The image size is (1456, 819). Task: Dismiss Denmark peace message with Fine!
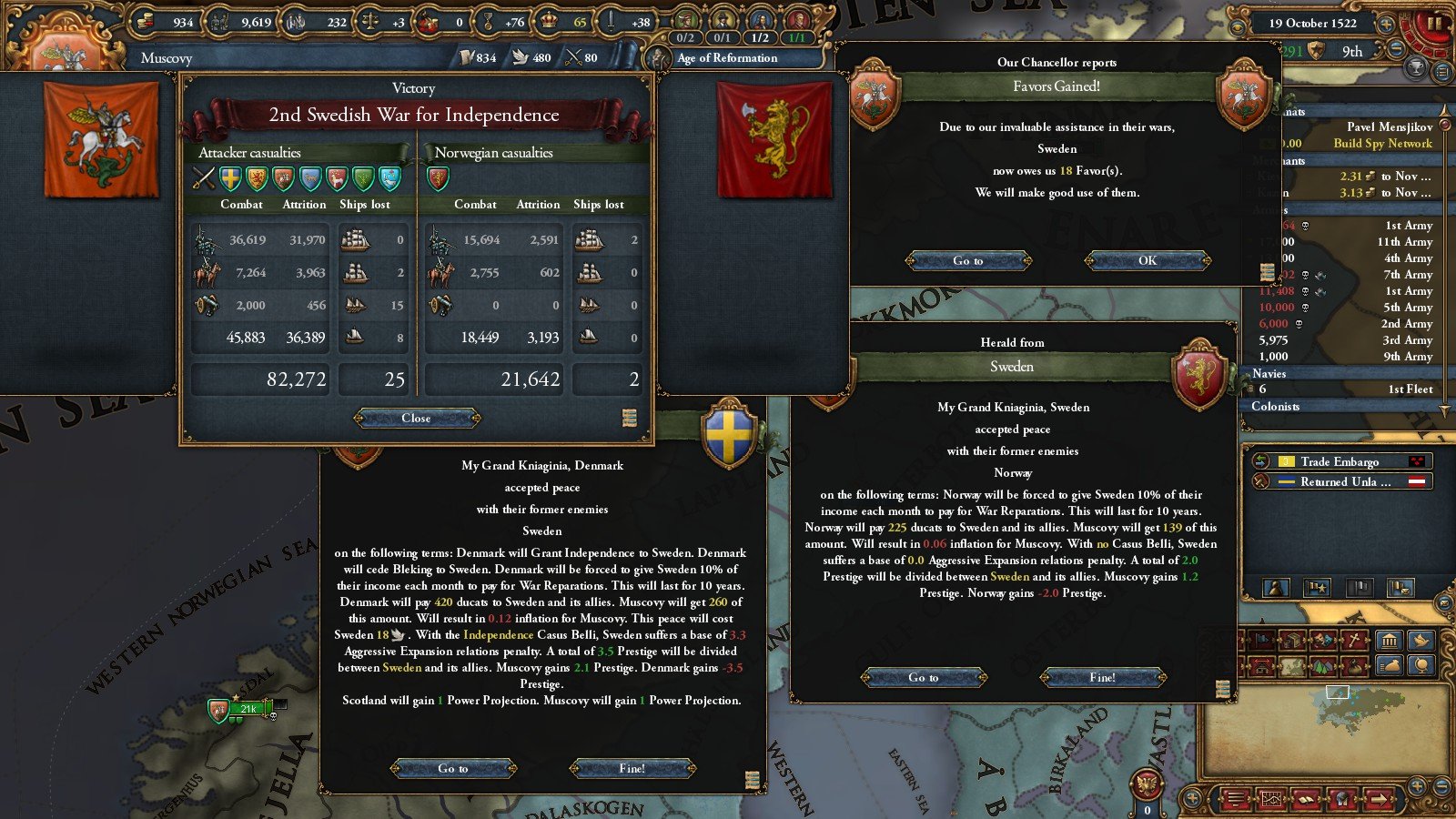coord(632,768)
